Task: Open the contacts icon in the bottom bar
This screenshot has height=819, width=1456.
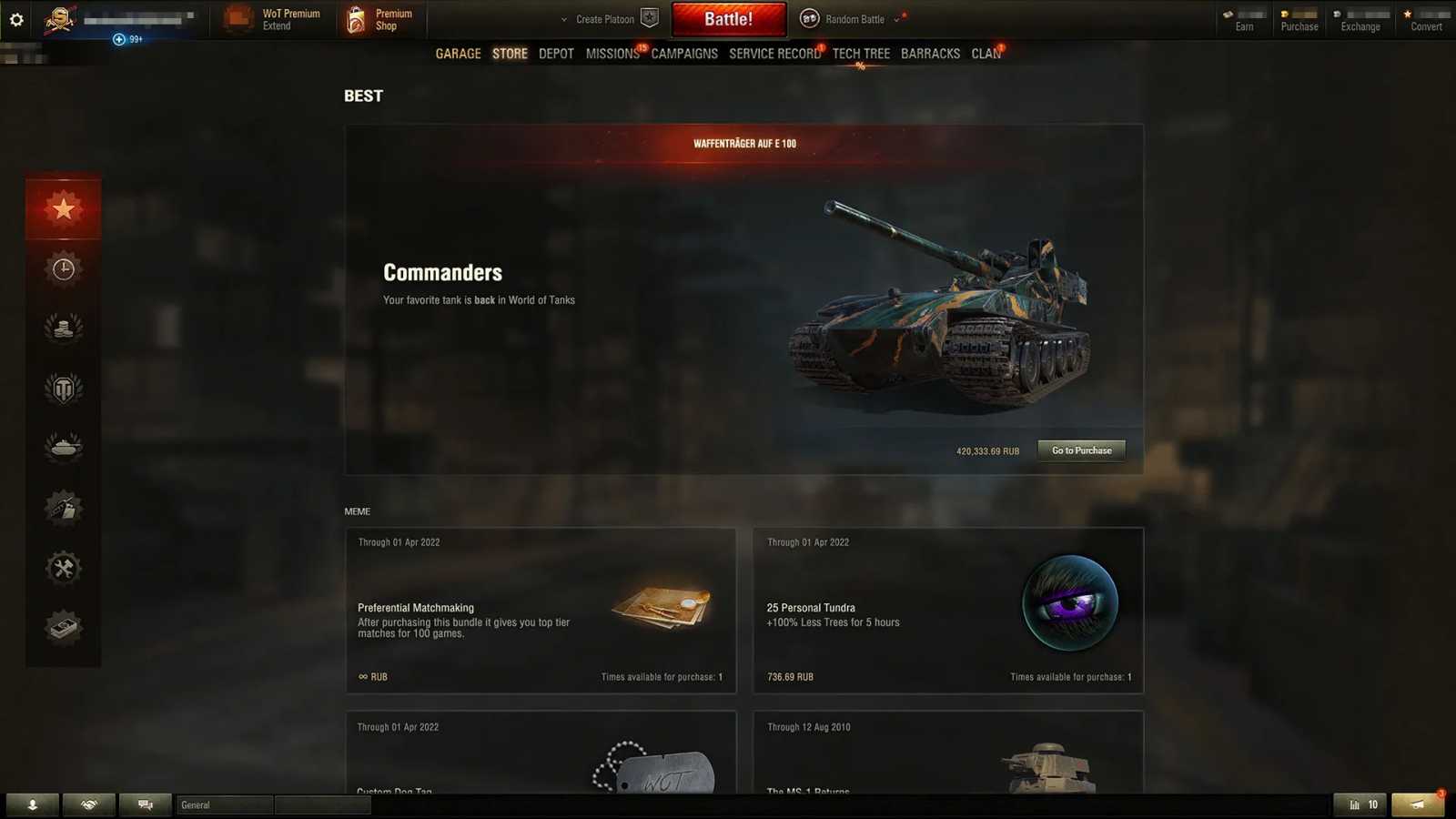Action: 34,804
